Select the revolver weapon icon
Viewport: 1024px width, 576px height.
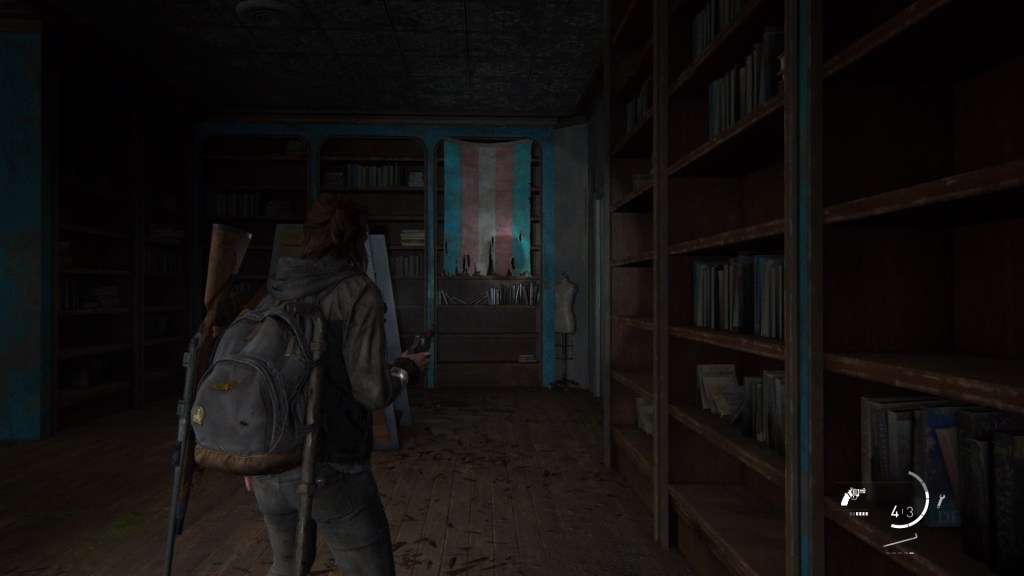coord(855,494)
